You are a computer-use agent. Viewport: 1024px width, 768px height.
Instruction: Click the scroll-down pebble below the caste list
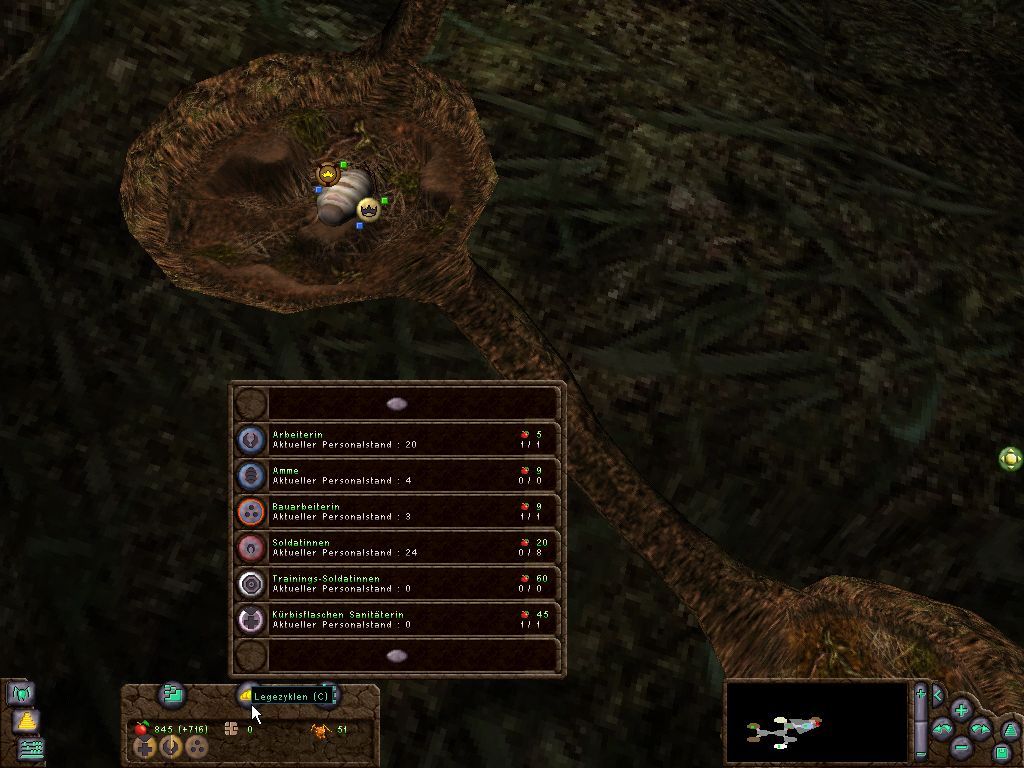(x=397, y=656)
